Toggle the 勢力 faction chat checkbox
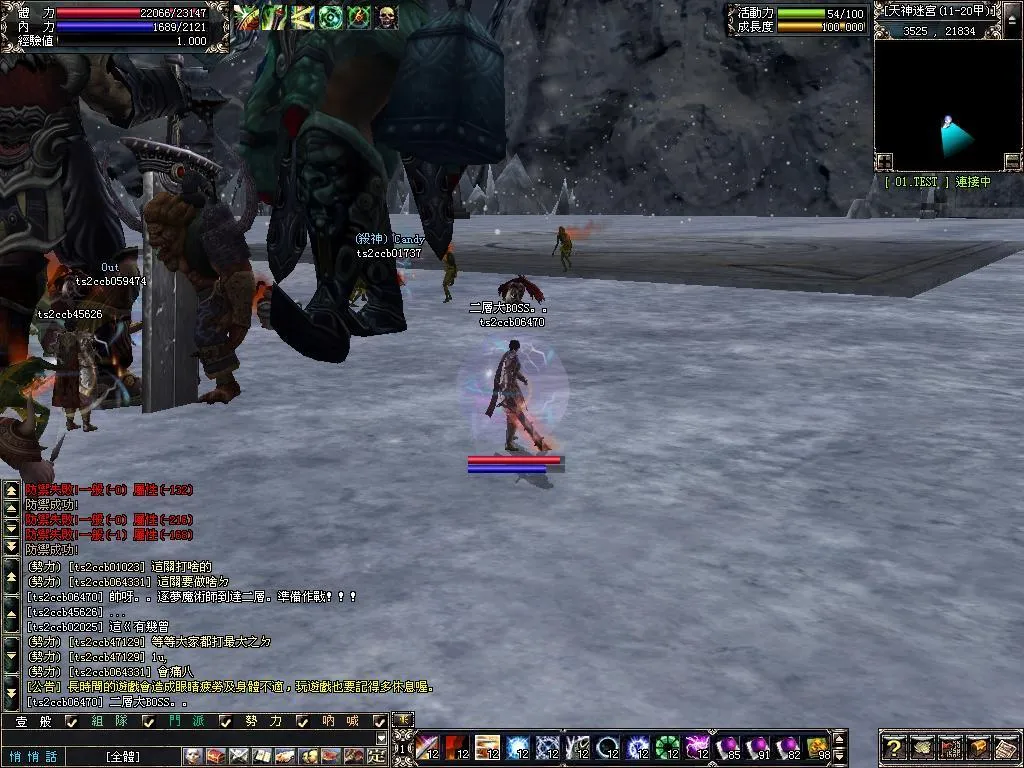This screenshot has height=768, width=1024. pos(303,721)
